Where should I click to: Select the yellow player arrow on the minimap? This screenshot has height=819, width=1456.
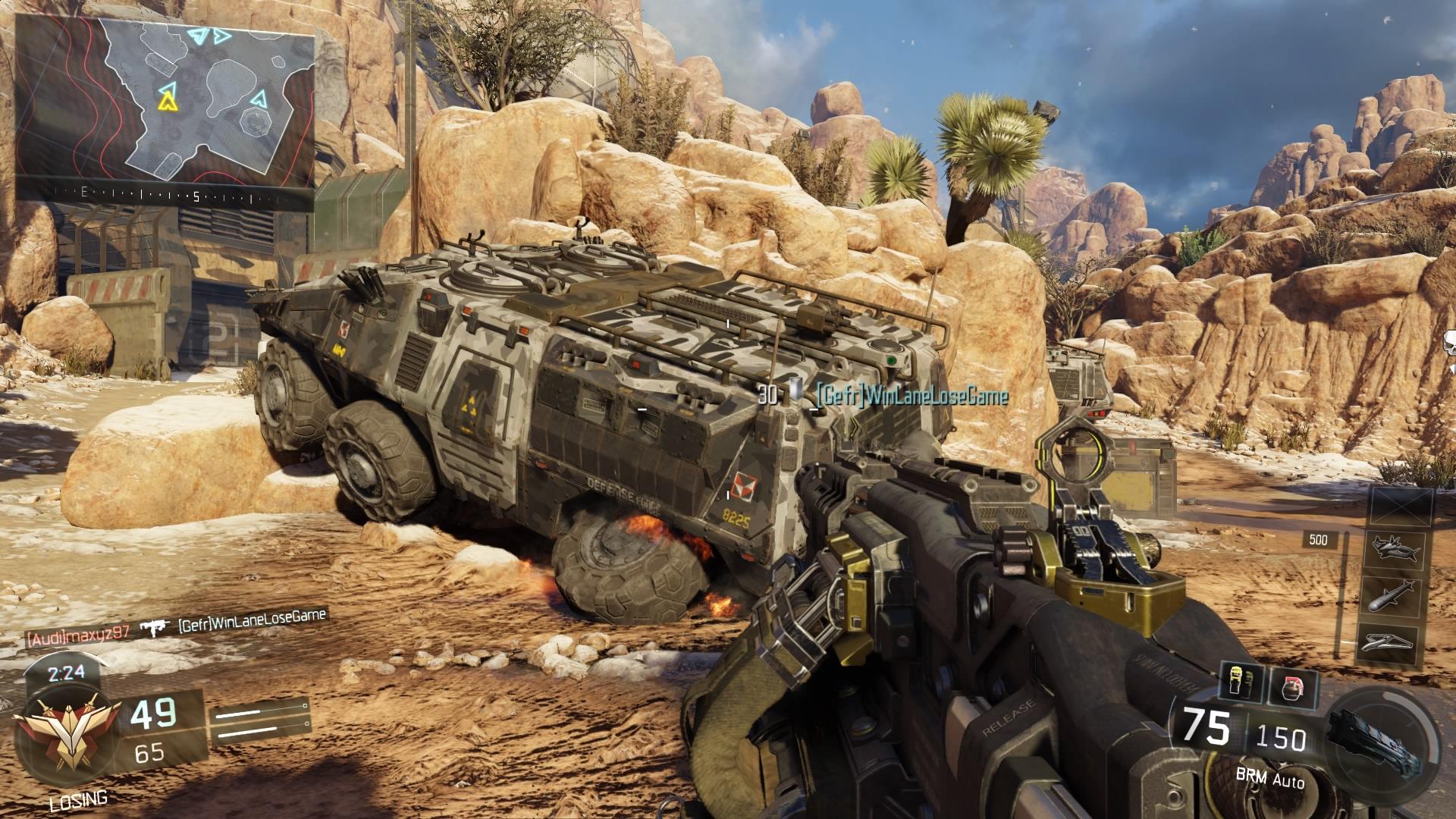(165, 98)
